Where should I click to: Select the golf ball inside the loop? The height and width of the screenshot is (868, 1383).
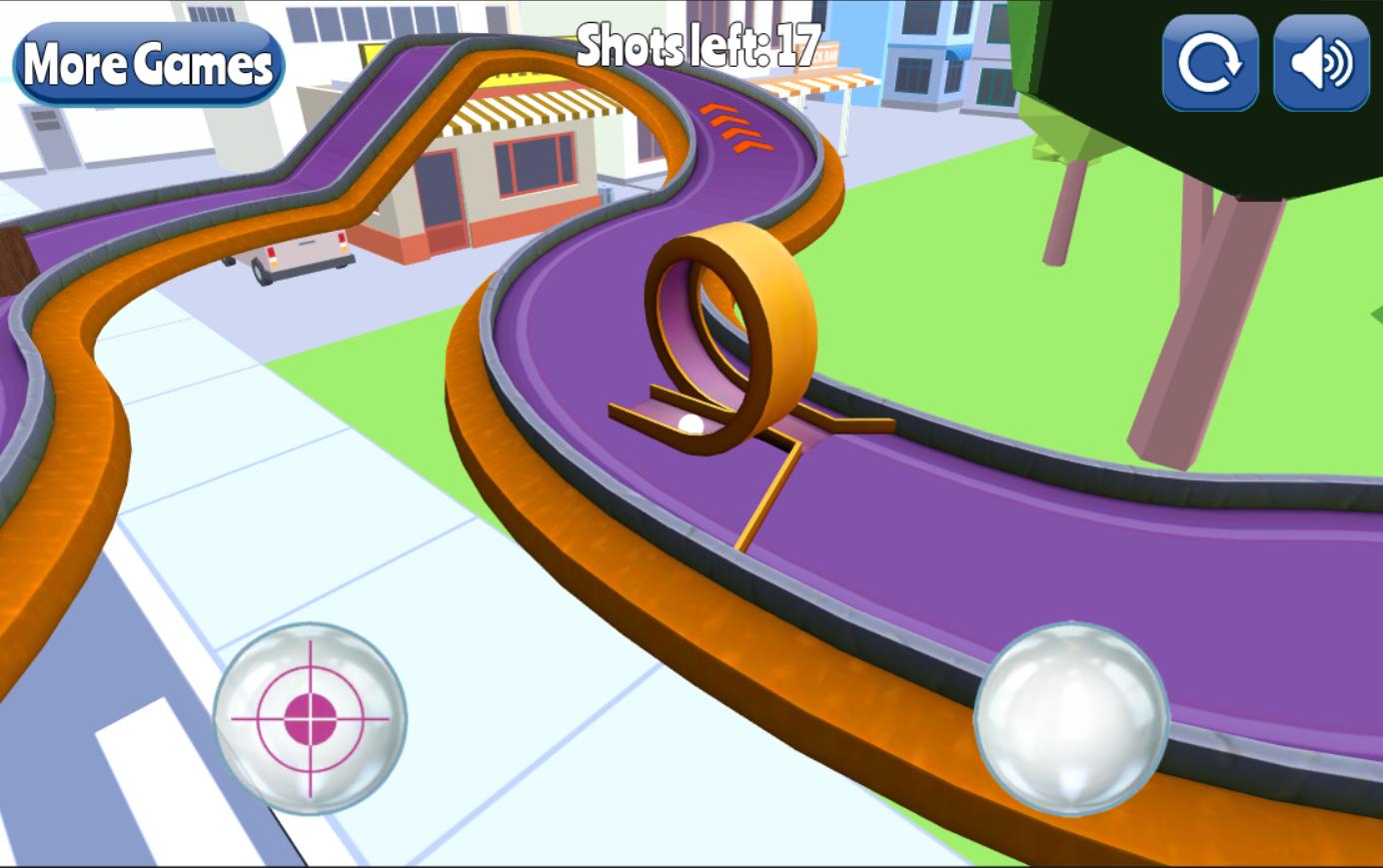click(692, 425)
